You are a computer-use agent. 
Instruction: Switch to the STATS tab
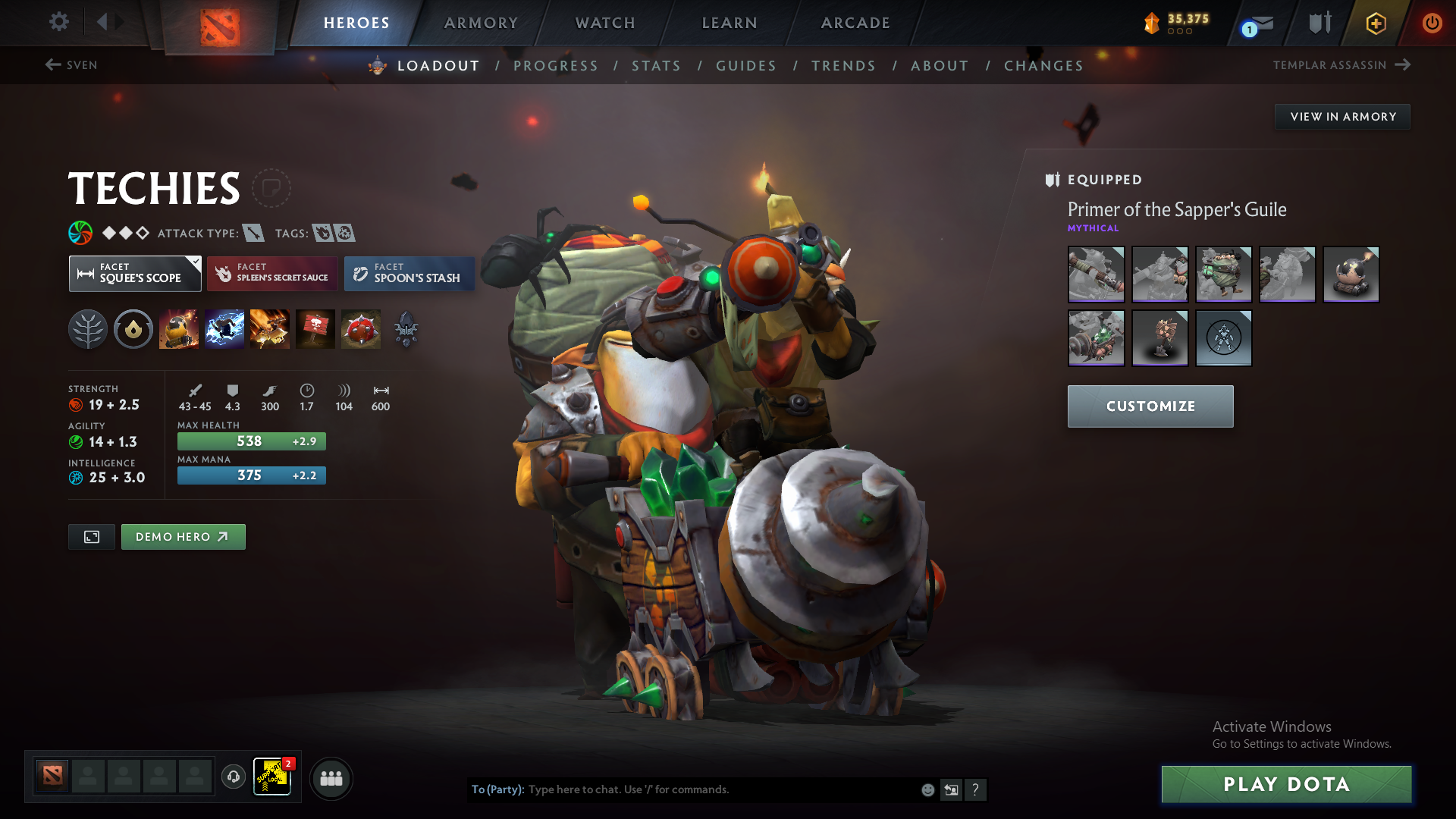coord(656,65)
